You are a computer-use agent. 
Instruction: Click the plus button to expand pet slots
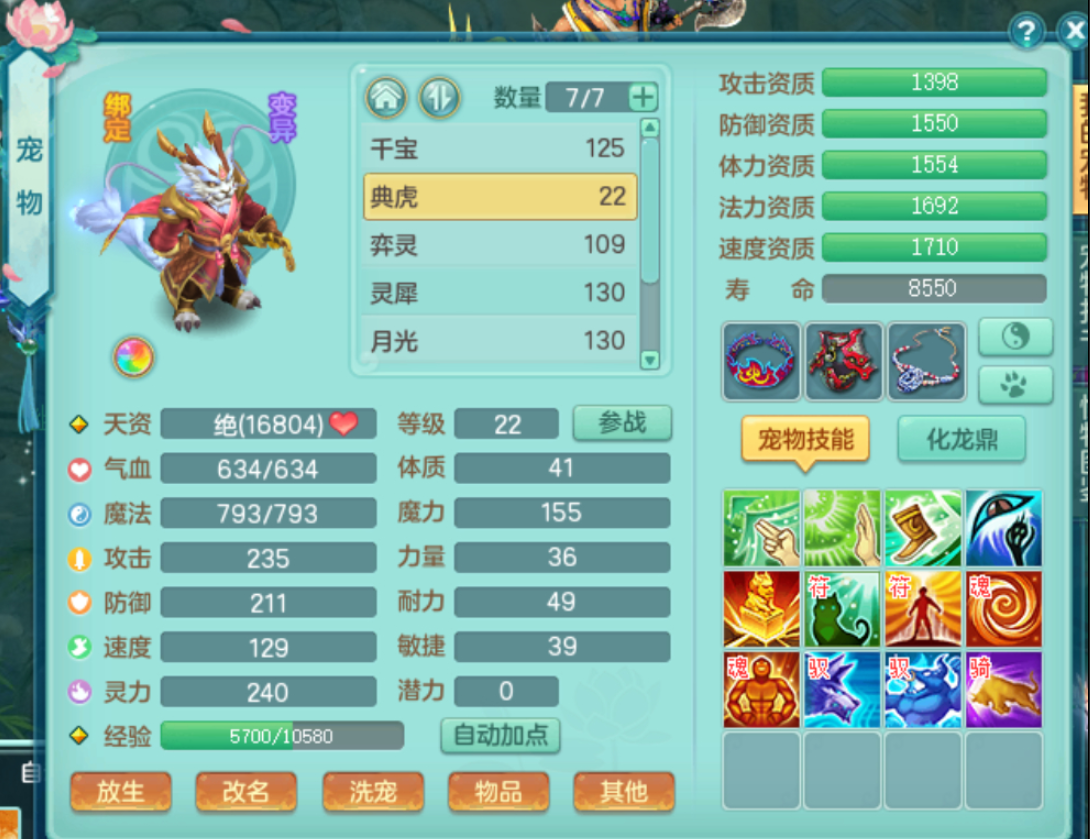pyautogui.click(x=643, y=97)
